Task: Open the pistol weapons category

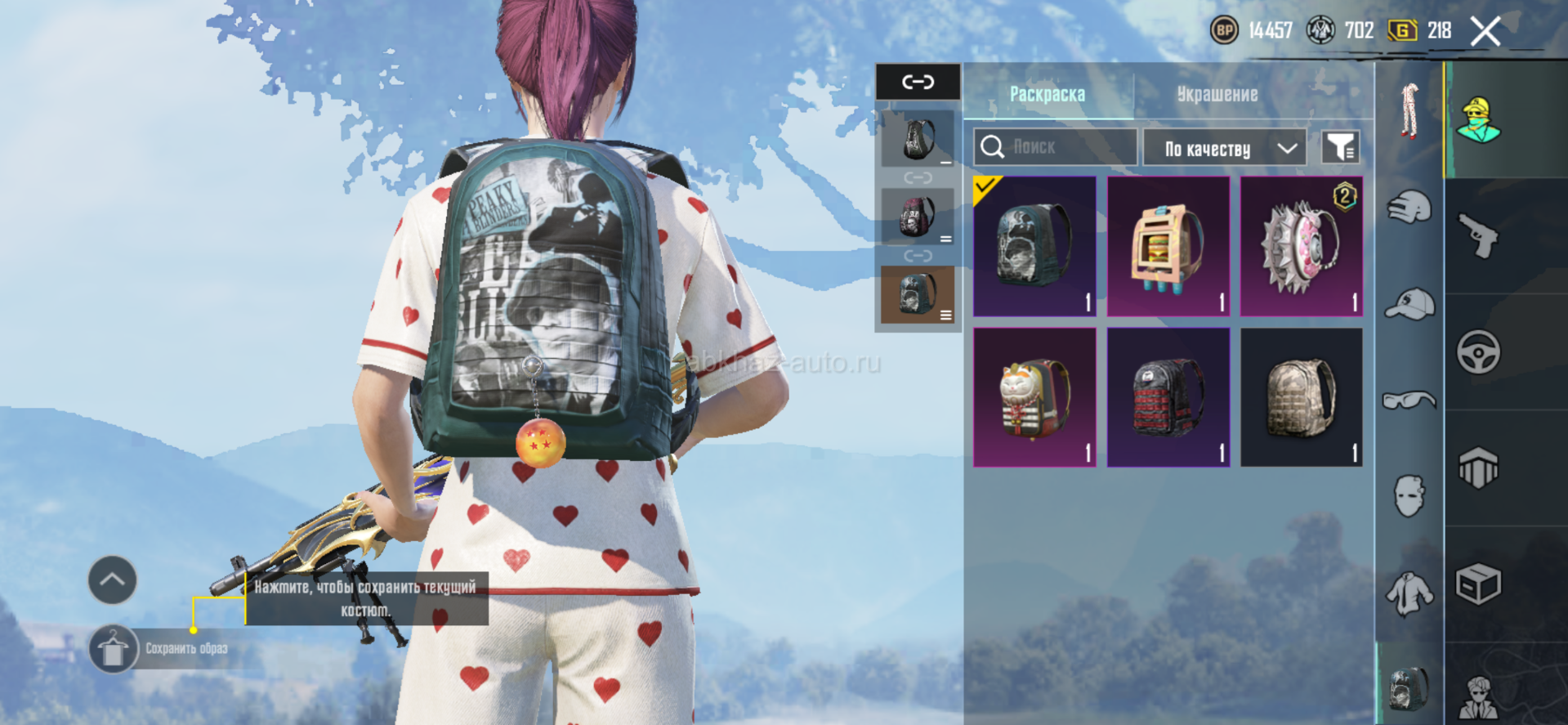Action: tap(1478, 236)
